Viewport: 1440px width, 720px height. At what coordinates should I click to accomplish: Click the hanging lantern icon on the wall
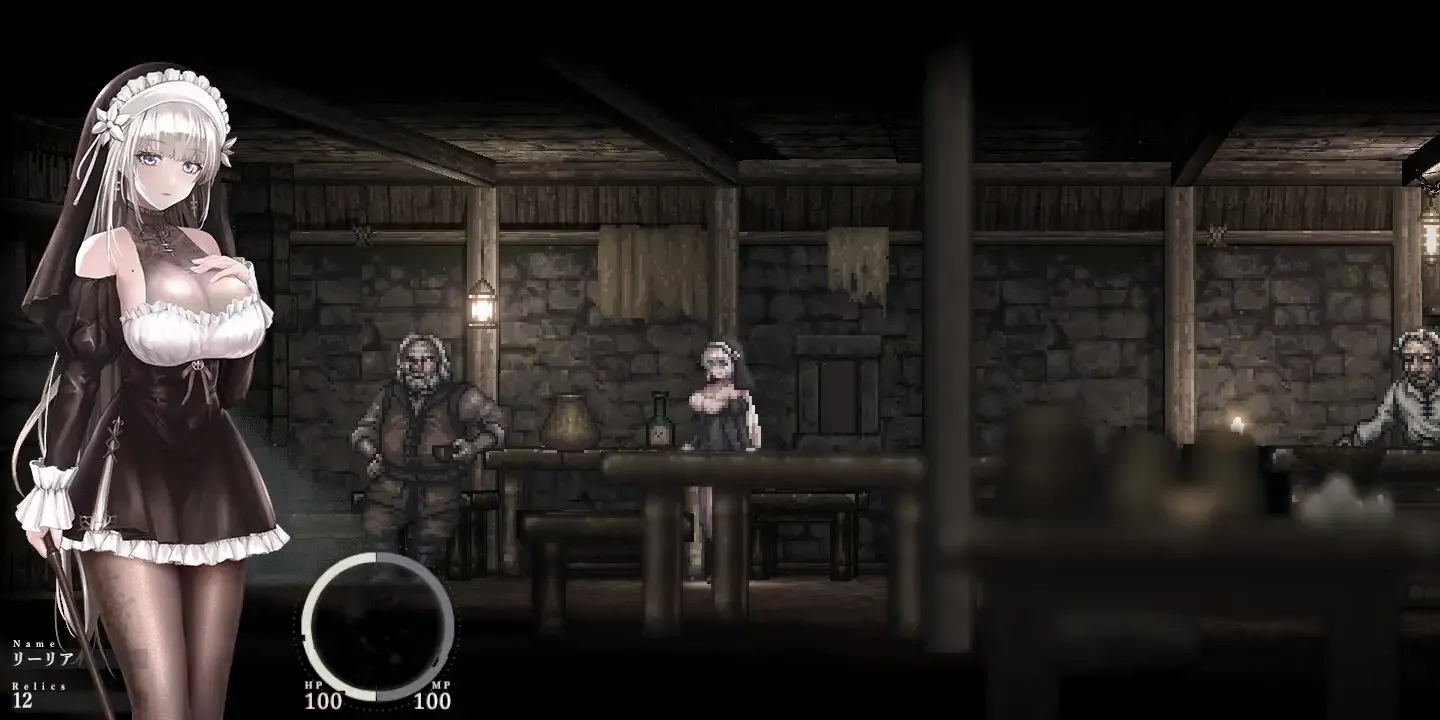click(x=482, y=310)
